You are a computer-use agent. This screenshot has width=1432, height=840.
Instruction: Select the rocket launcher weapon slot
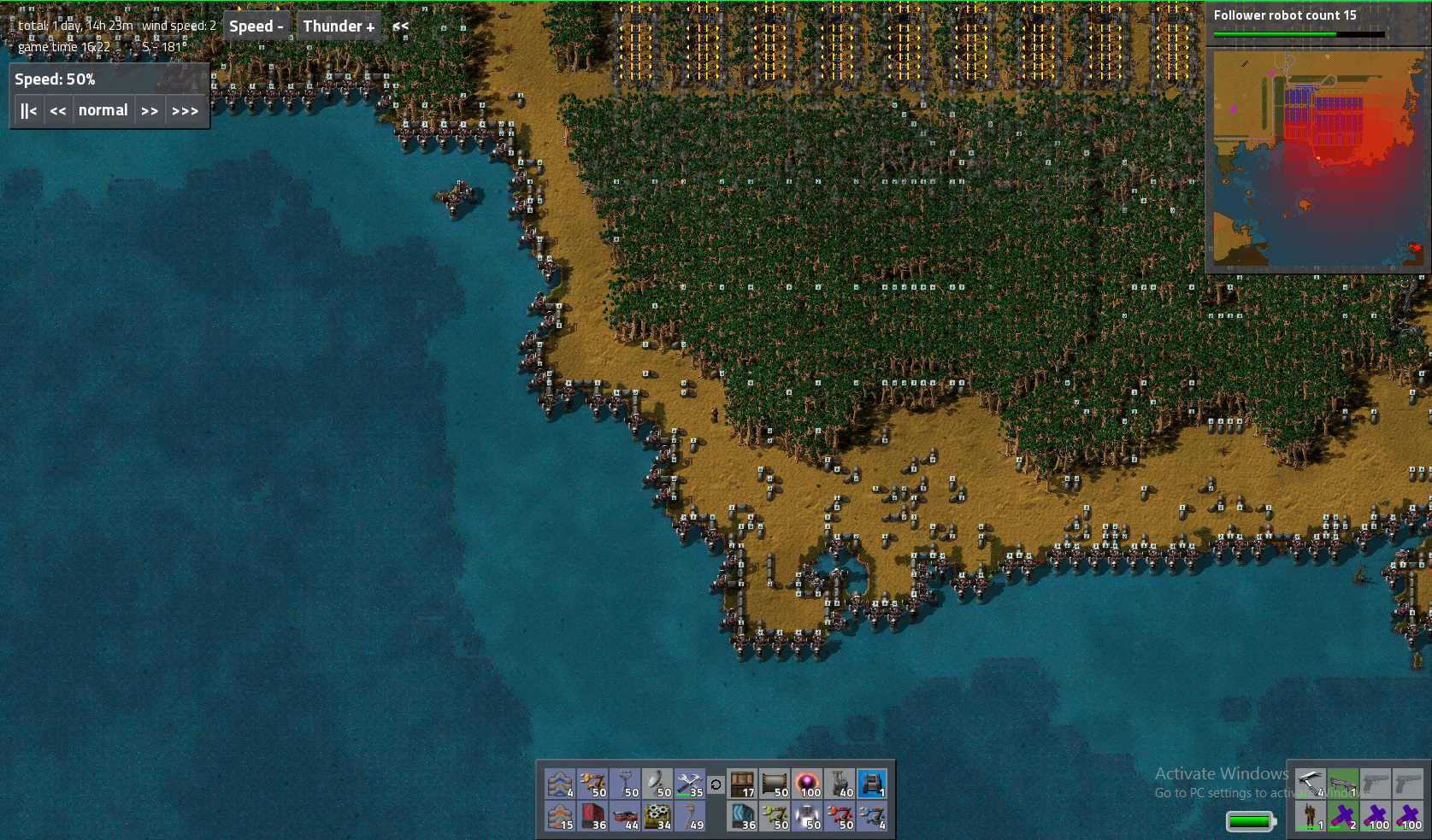point(1342,784)
